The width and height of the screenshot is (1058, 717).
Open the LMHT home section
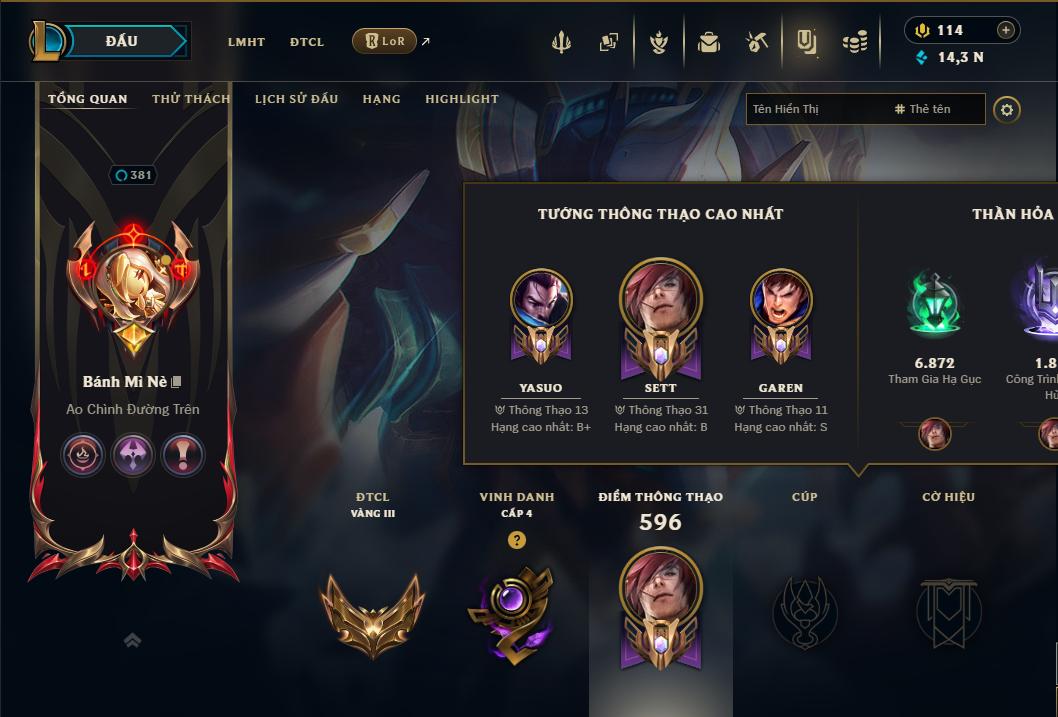coord(246,42)
